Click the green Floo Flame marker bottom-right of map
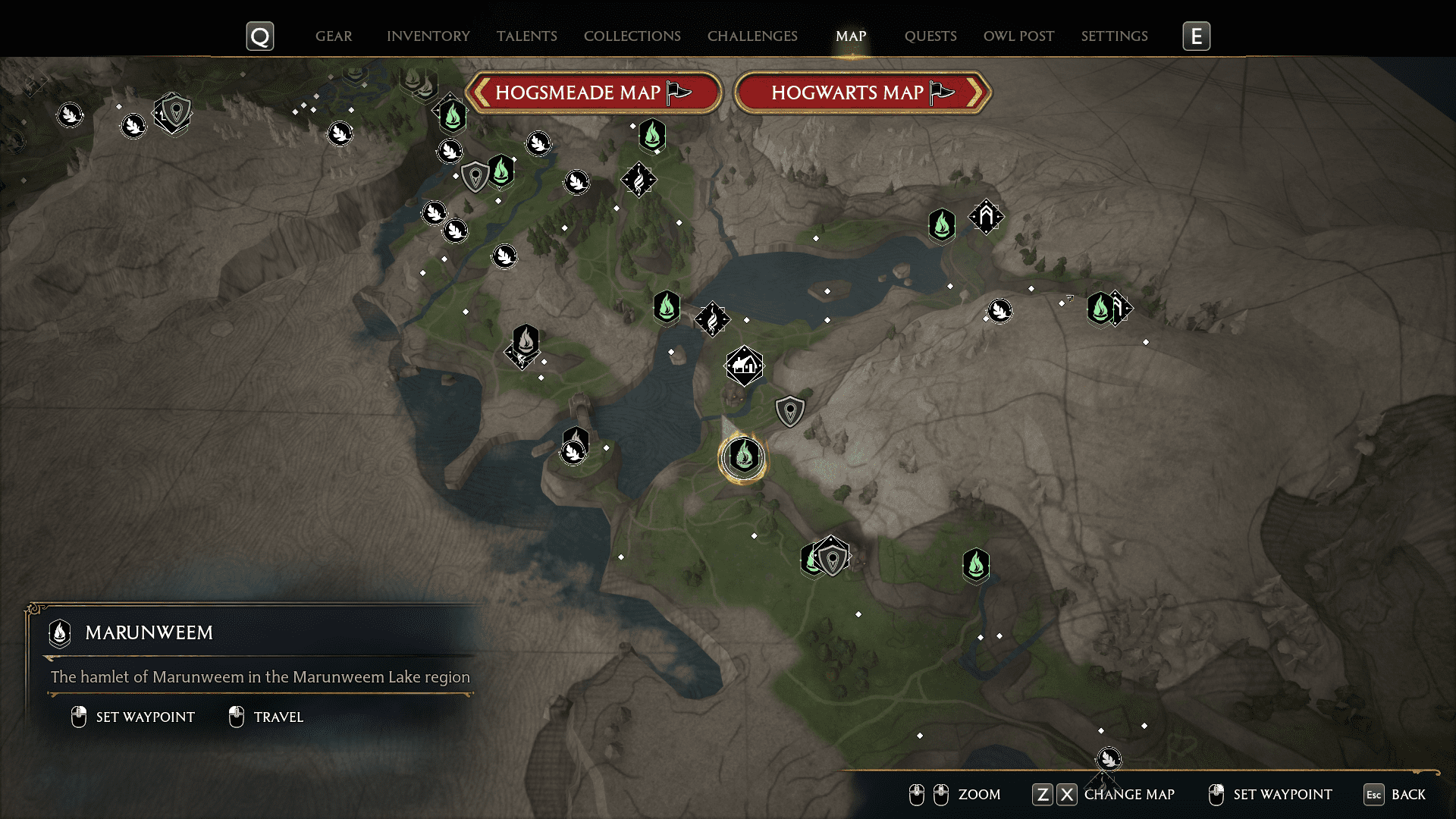The image size is (1456, 819). point(975,565)
